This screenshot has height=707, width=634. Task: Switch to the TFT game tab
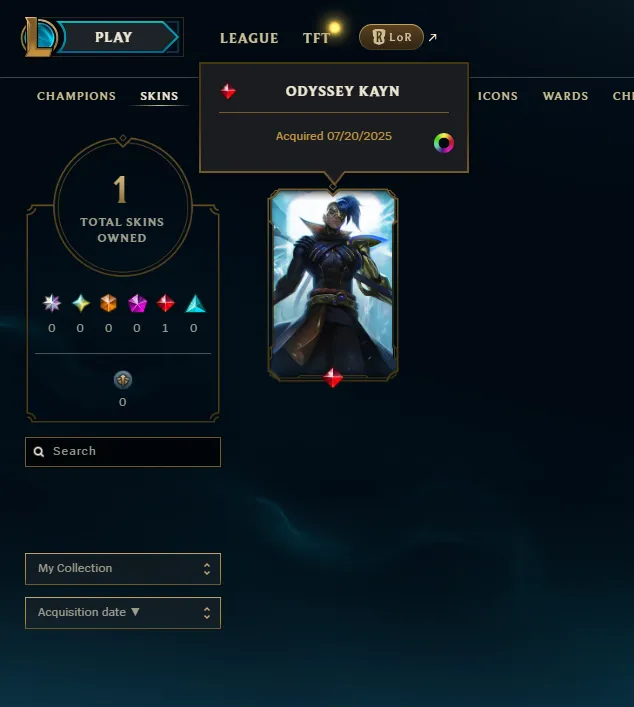[x=316, y=38]
